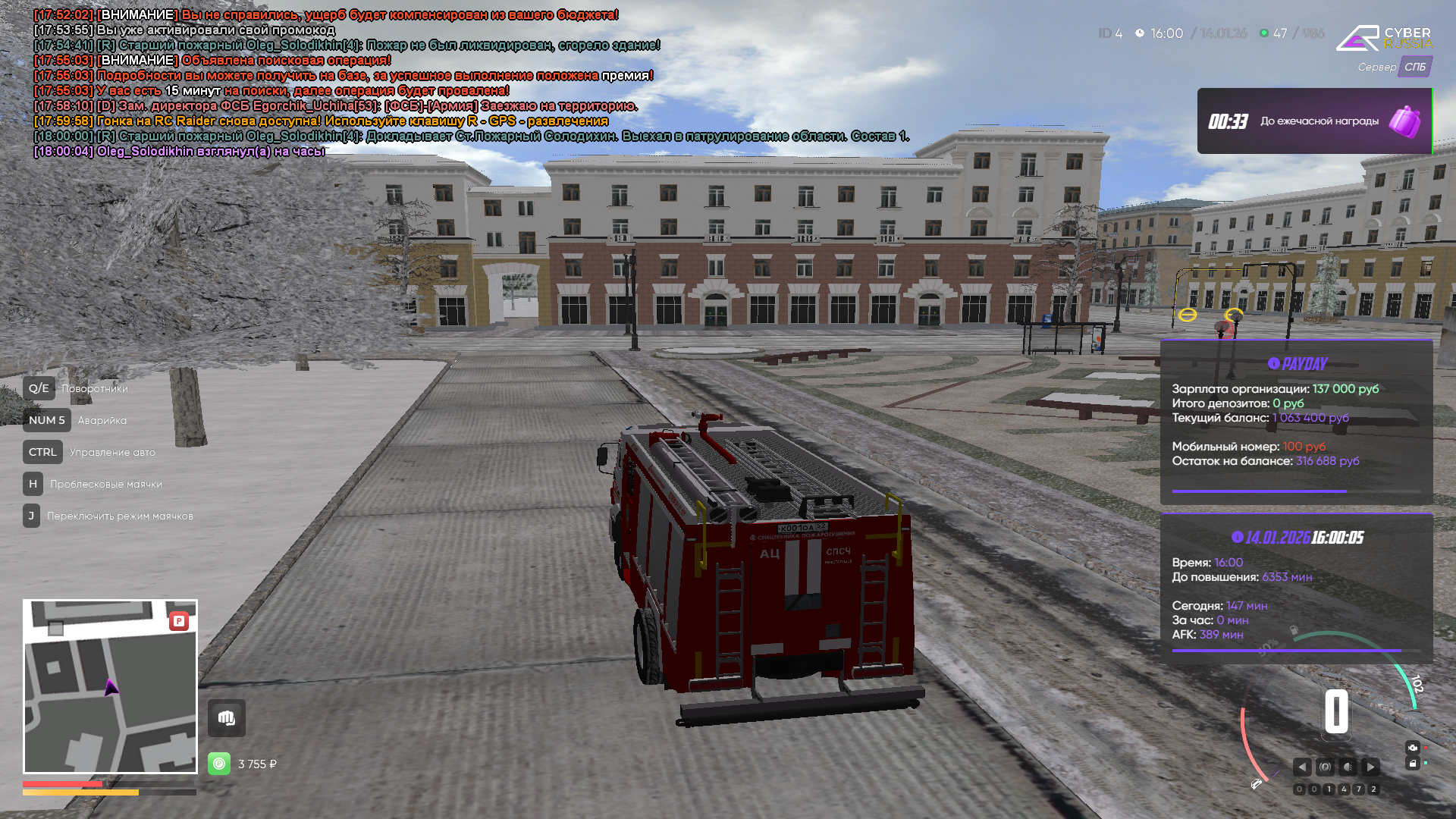Click the red parking marker on minimap
Image resolution: width=1456 pixels, height=819 pixels.
[x=179, y=621]
